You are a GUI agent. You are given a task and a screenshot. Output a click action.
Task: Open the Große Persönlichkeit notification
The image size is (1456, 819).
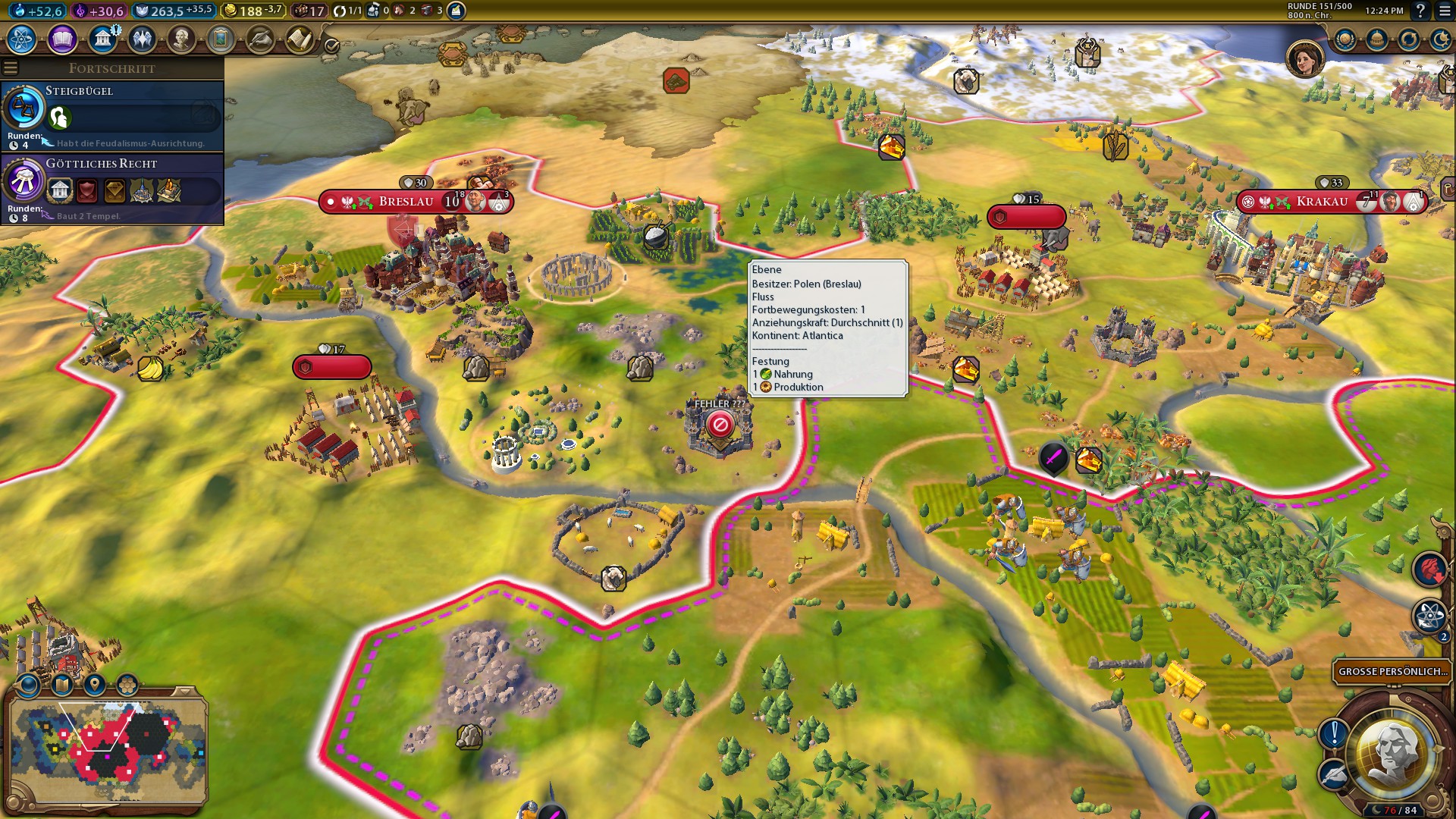(x=1392, y=671)
